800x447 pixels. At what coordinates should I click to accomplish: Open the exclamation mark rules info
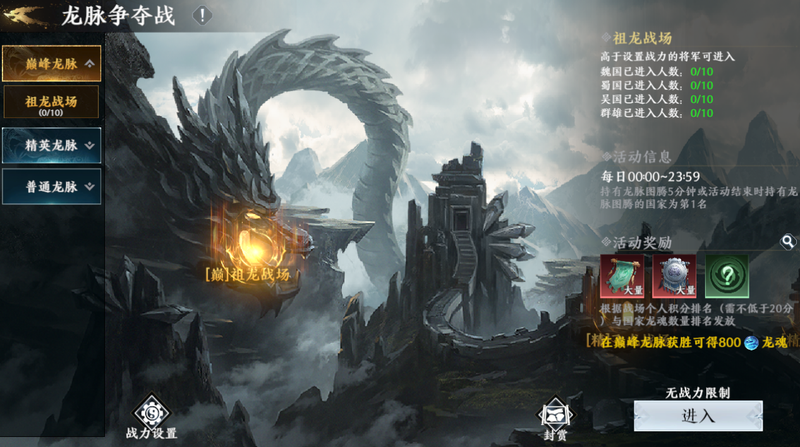202,15
